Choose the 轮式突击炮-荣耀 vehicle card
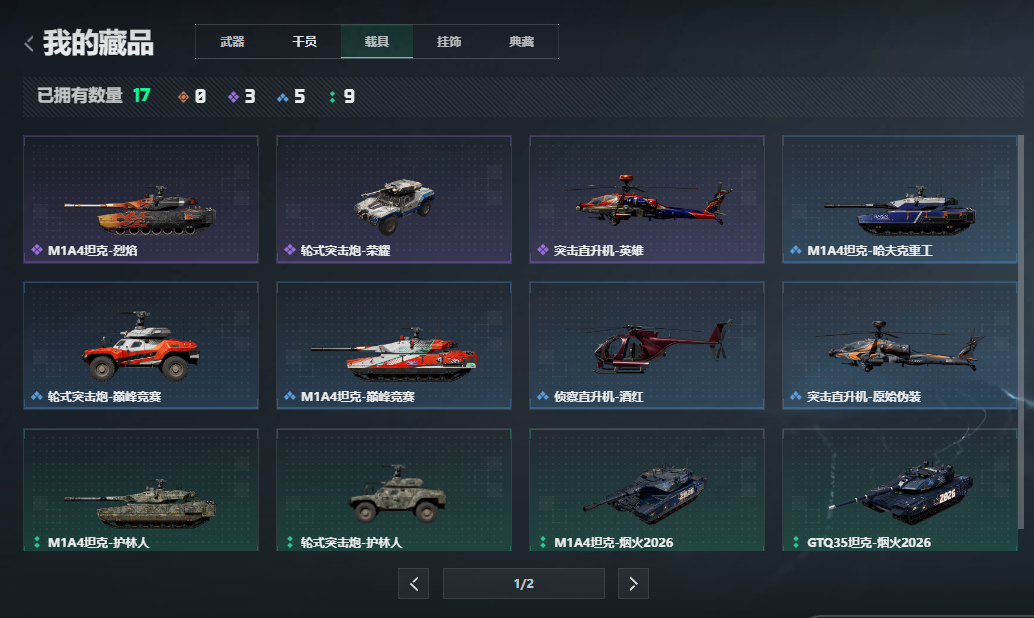Screen dimensions: 1034x618 tap(394, 199)
